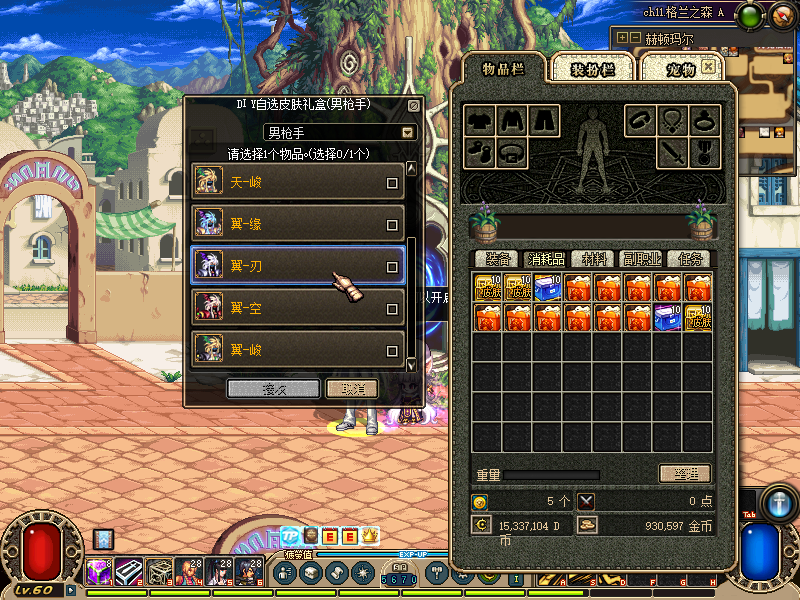Tick the checkbox for 翼-缘
This screenshot has height=600, width=800.
click(392, 225)
